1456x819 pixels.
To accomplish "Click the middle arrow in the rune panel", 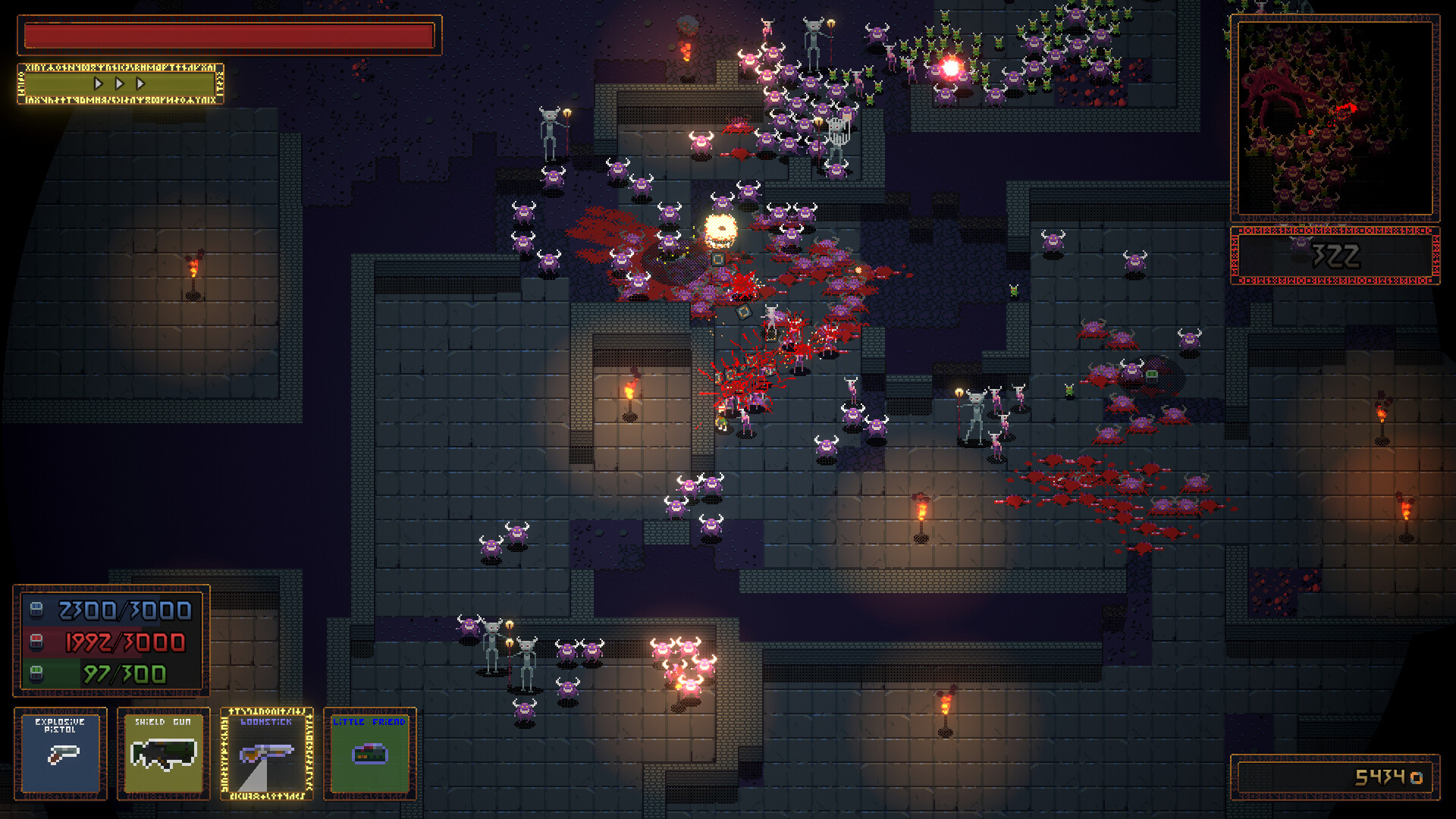I will click(118, 85).
